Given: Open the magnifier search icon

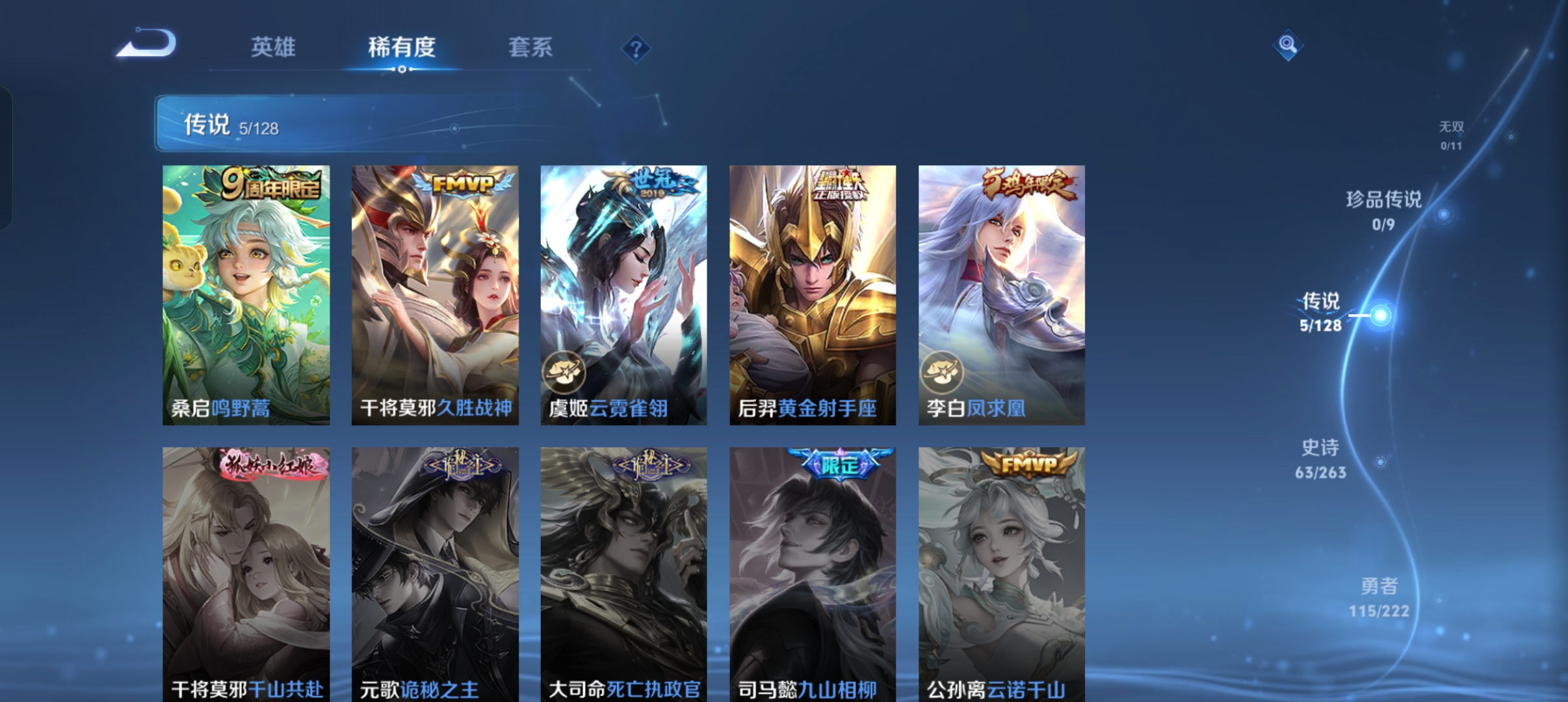Looking at the screenshot, I should (1287, 45).
